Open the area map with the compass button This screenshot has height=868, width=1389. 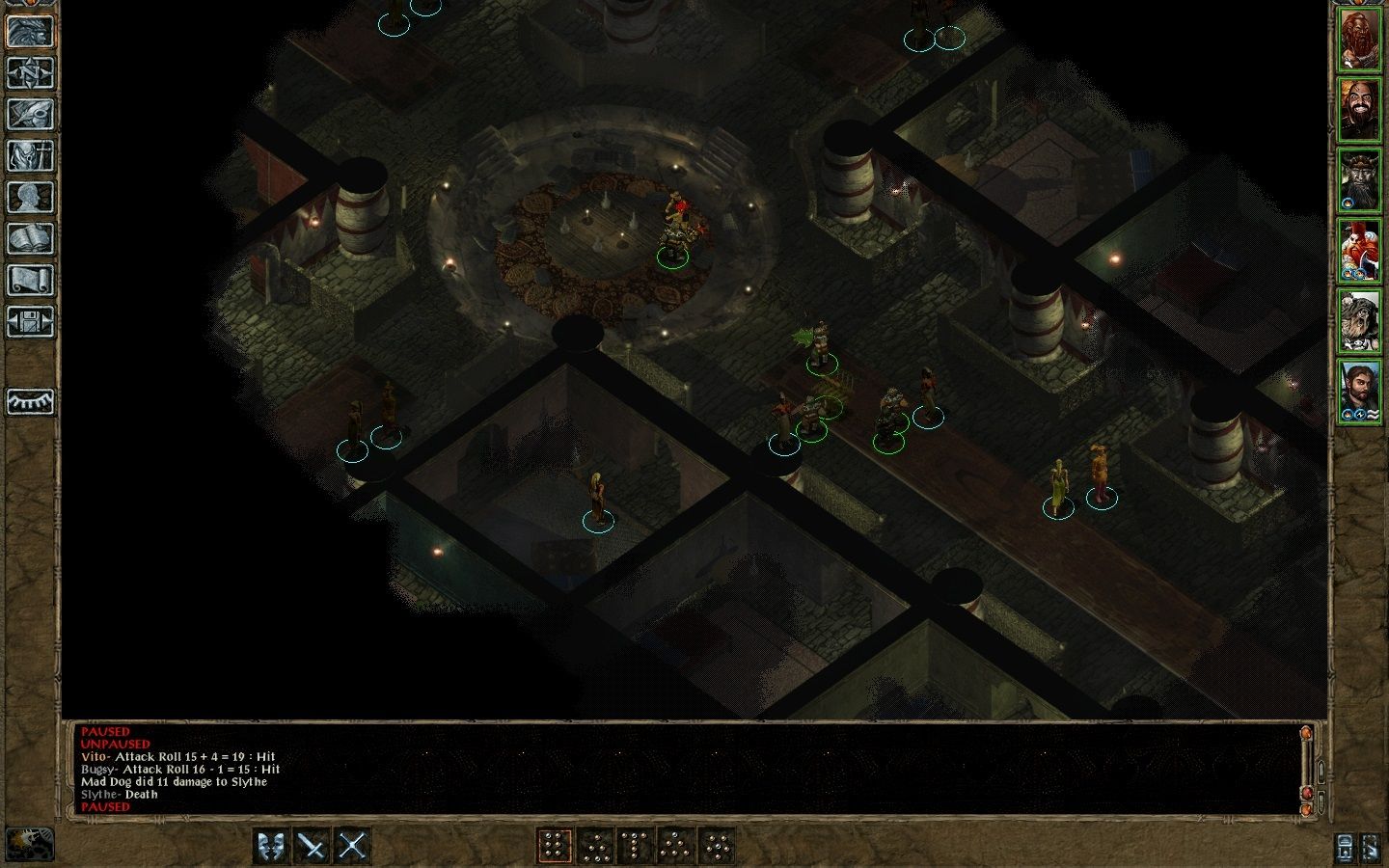pyautogui.click(x=30, y=72)
